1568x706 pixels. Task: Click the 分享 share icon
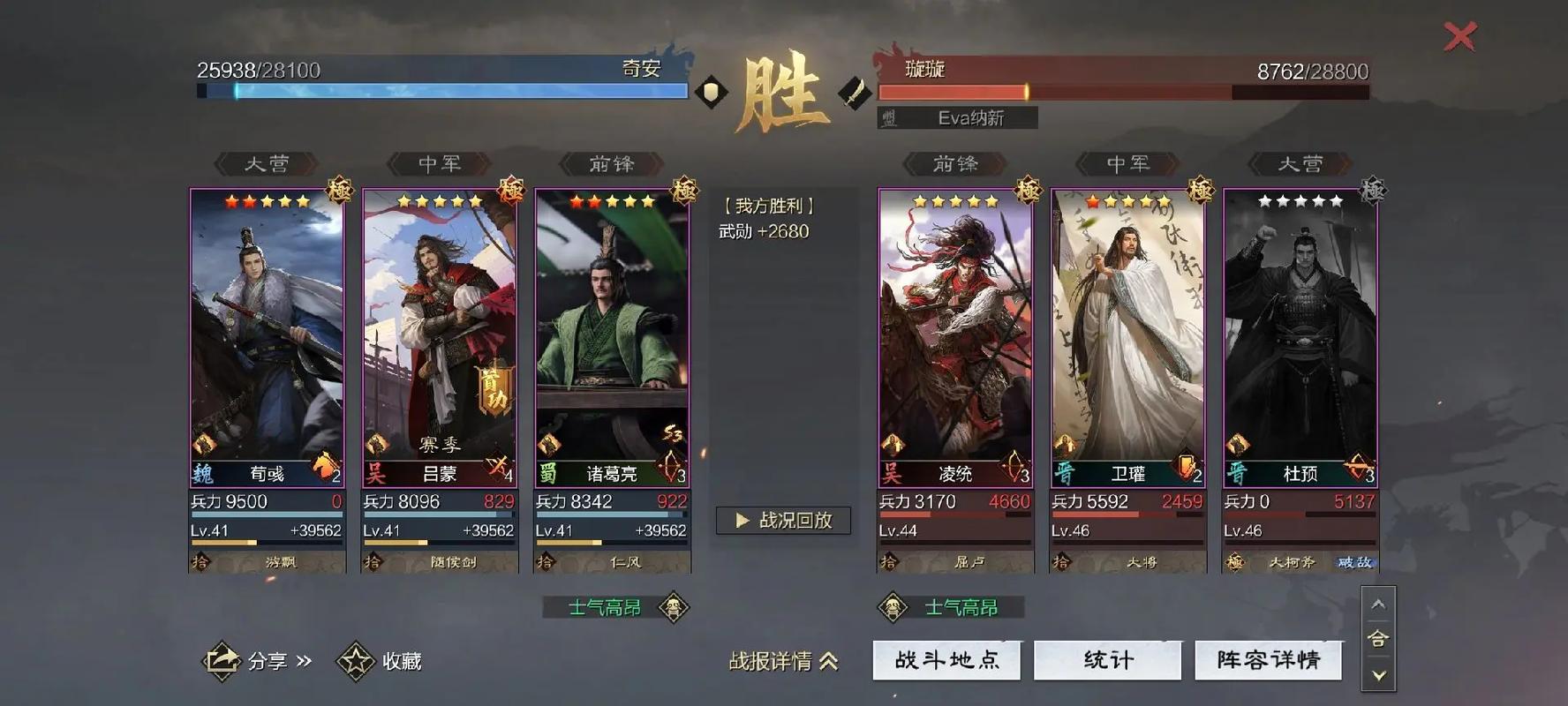[224, 659]
